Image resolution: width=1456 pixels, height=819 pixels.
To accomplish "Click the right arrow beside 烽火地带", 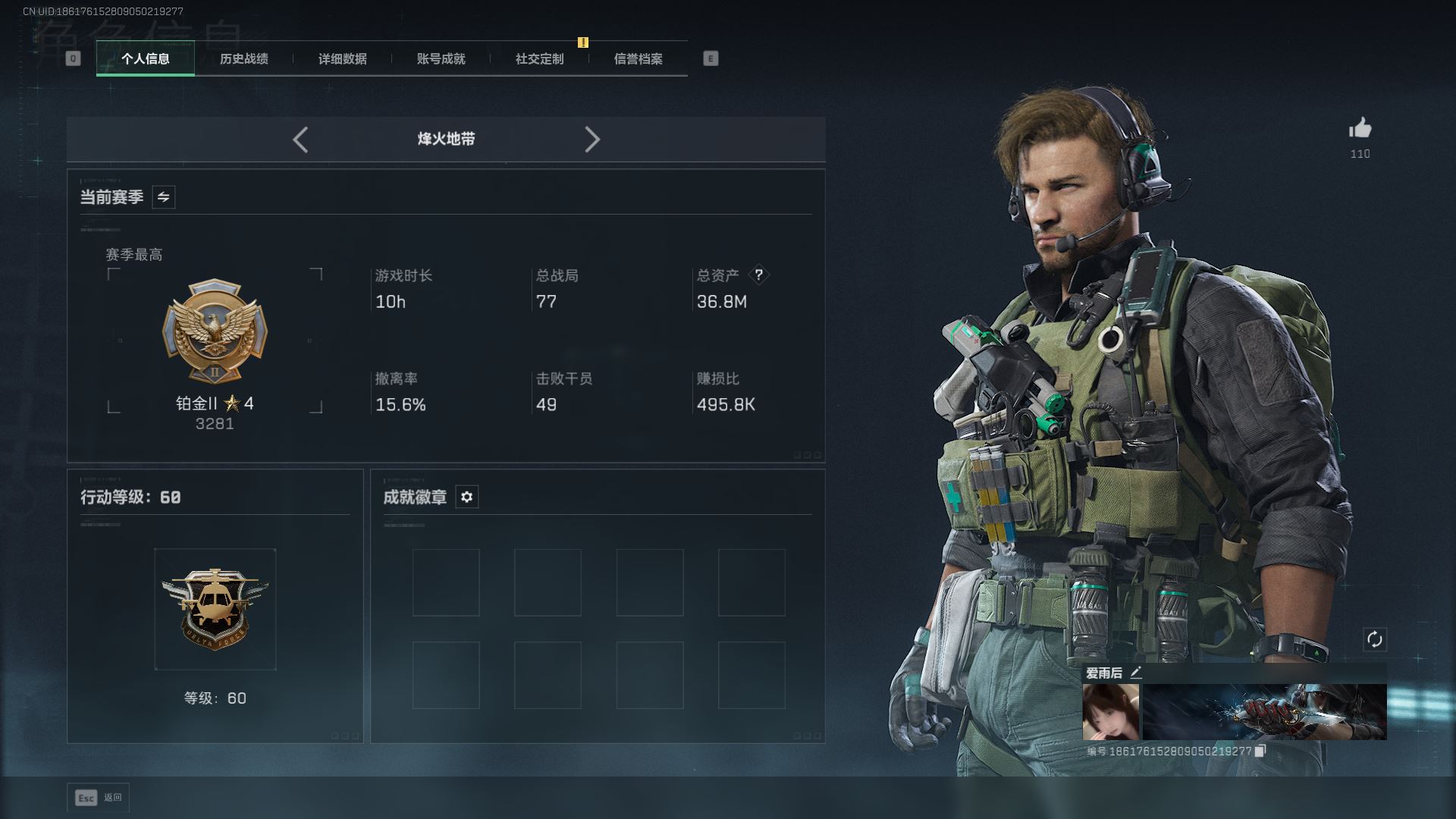I will (x=592, y=140).
